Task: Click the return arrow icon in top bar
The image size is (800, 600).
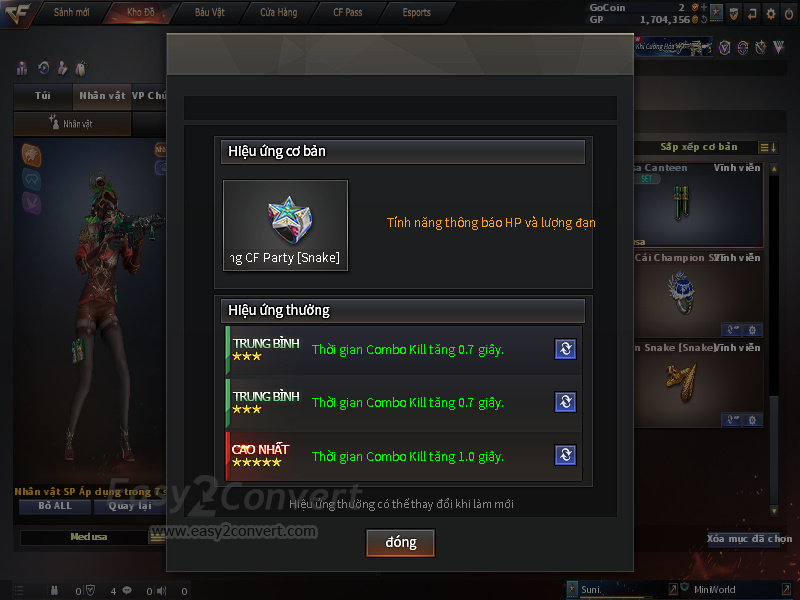Action: (751, 14)
